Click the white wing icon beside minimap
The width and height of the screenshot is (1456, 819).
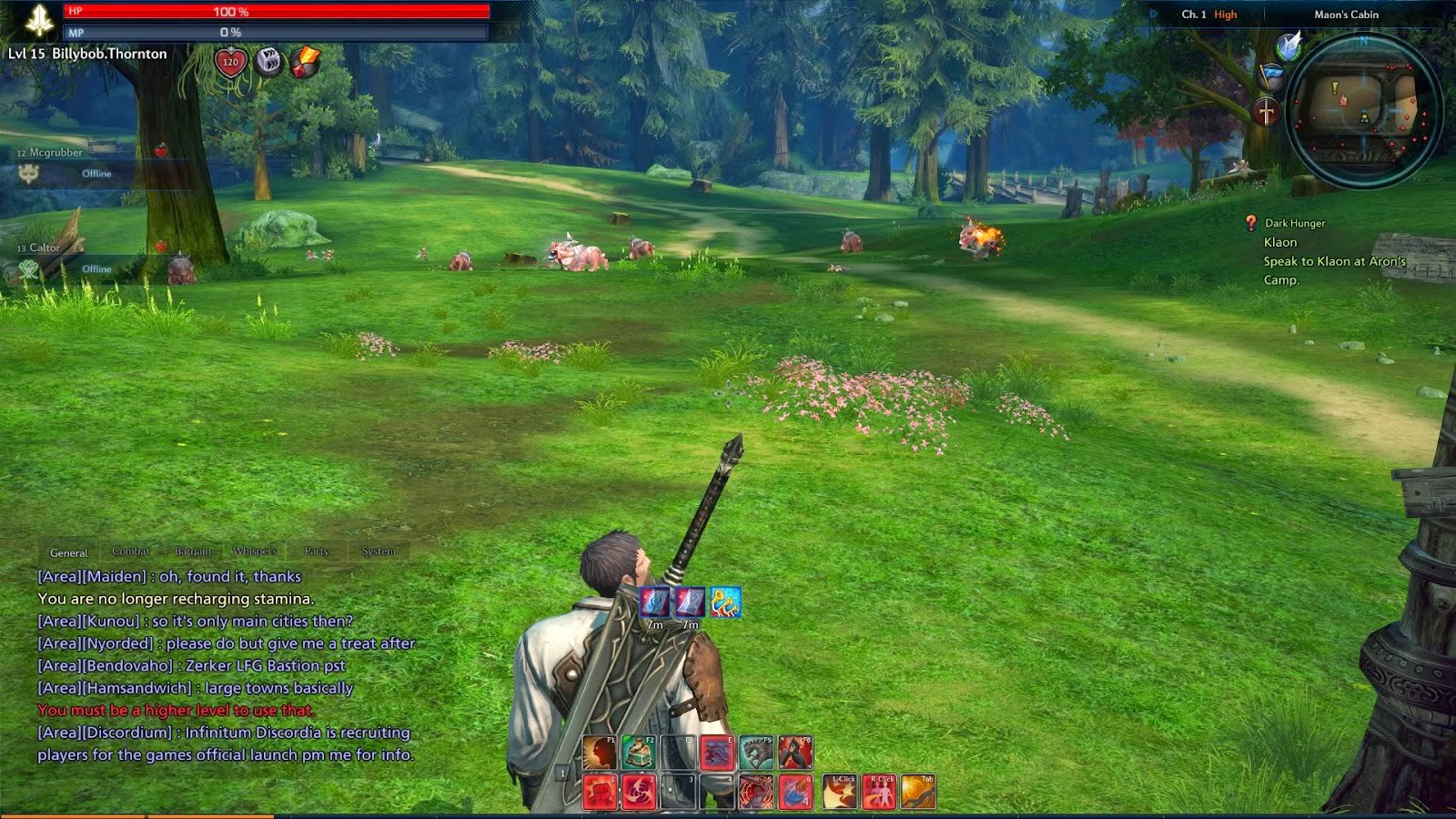[x=1289, y=45]
